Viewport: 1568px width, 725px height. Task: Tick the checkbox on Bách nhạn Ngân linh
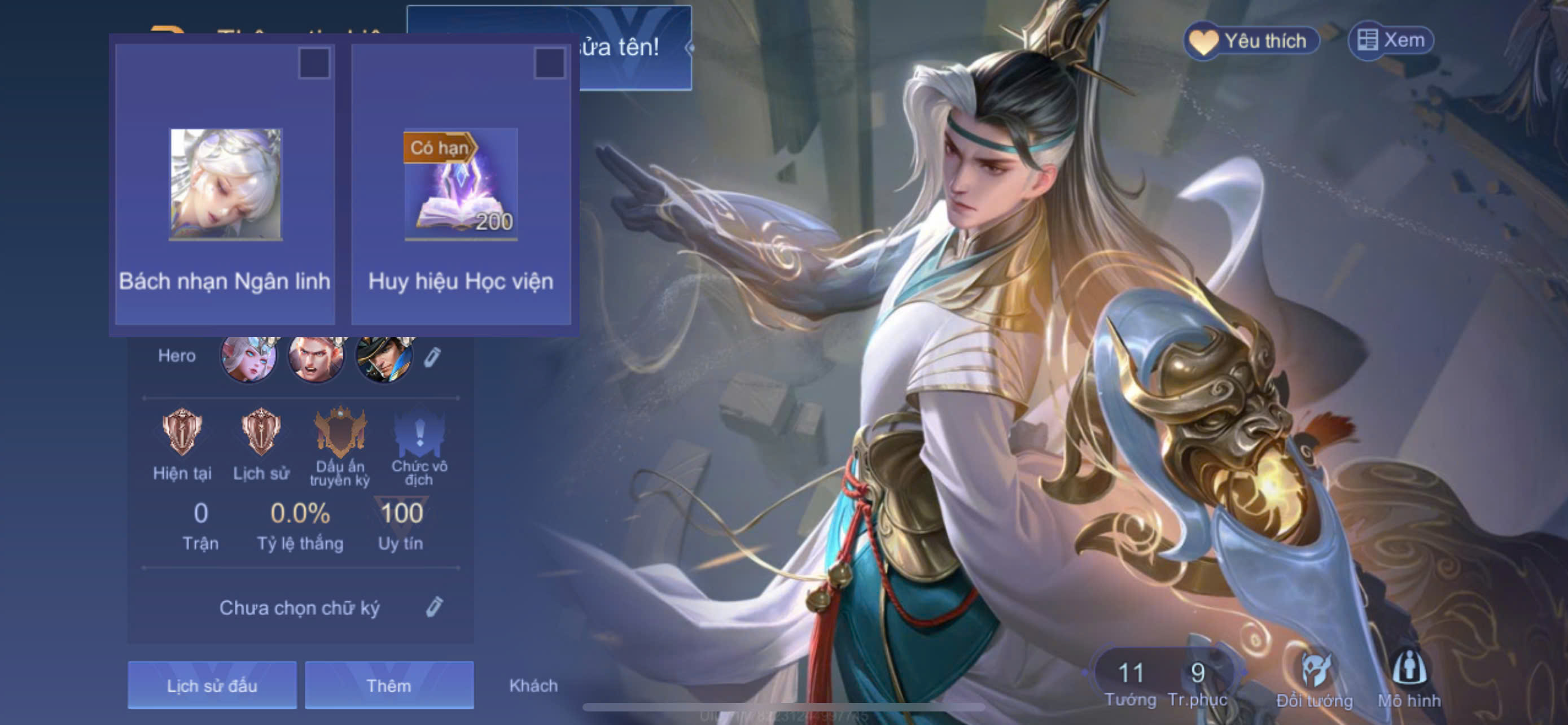click(313, 63)
